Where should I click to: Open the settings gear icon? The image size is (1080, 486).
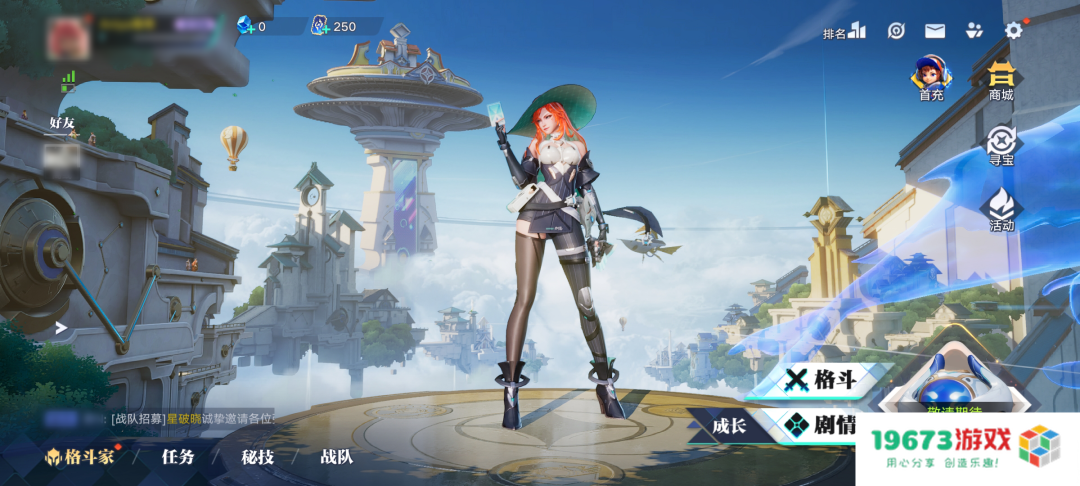[x=1013, y=31]
